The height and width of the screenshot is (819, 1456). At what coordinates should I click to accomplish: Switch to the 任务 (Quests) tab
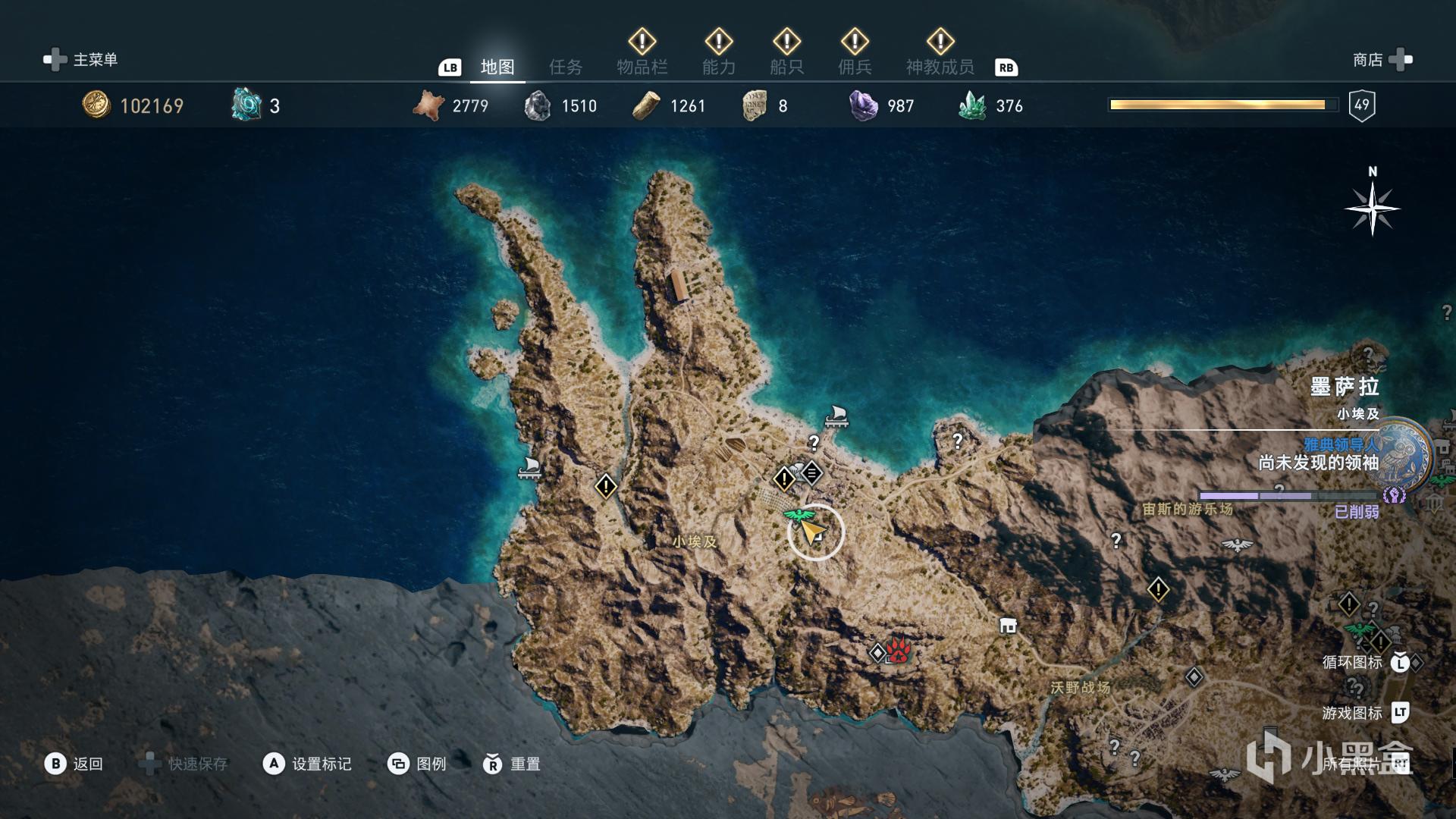(x=566, y=67)
